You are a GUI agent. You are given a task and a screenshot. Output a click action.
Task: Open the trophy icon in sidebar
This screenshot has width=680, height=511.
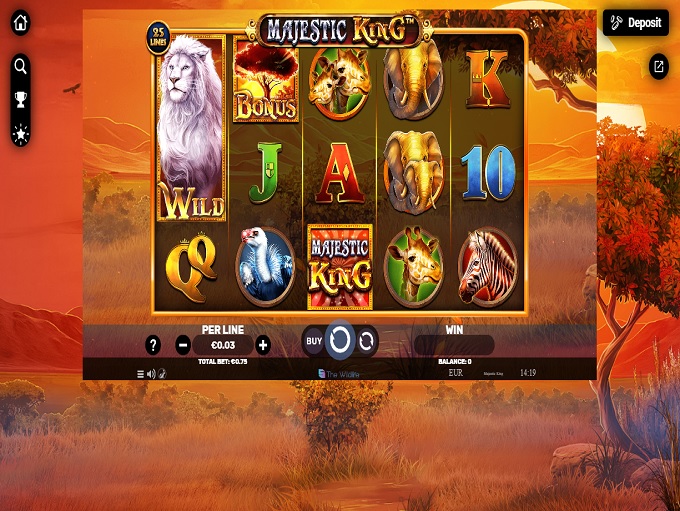coord(20,99)
